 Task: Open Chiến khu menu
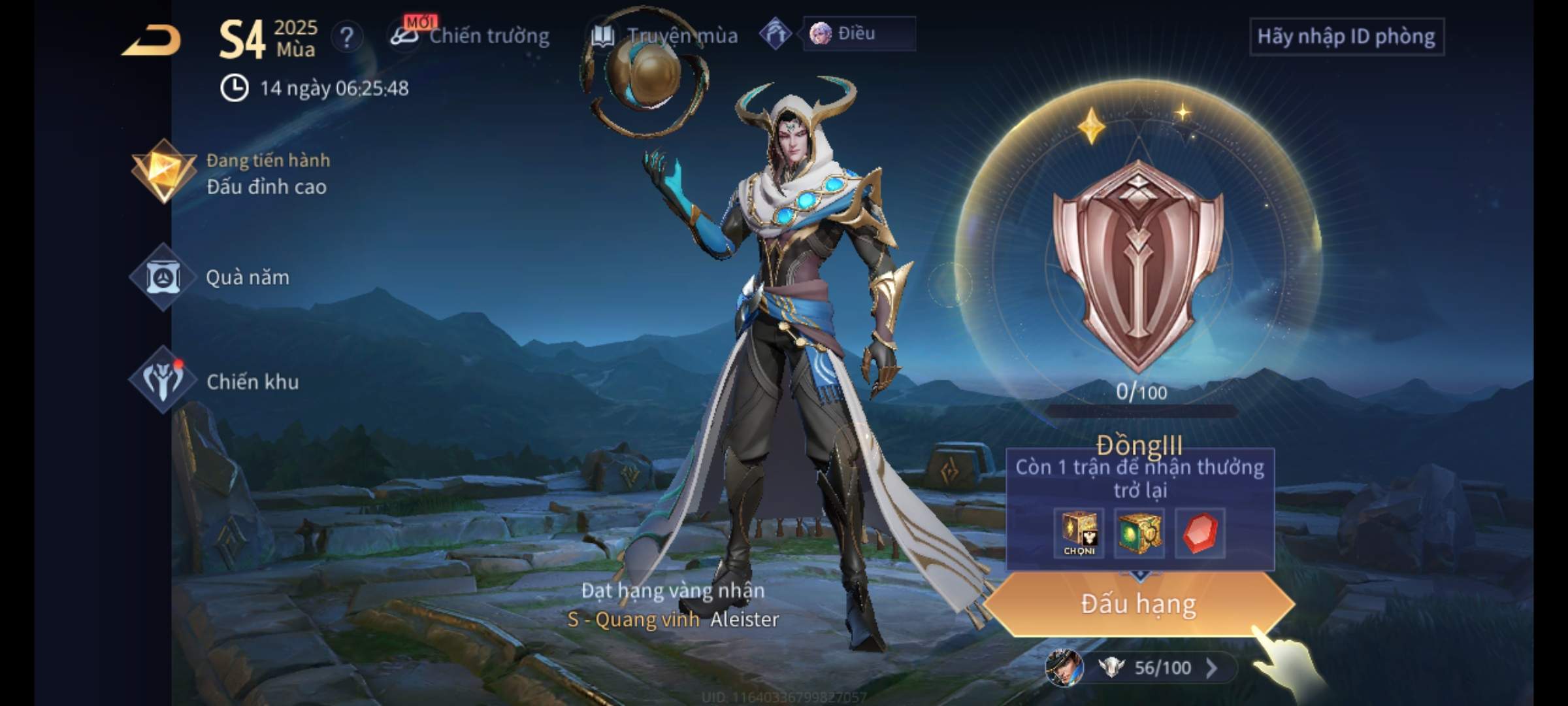click(216, 381)
